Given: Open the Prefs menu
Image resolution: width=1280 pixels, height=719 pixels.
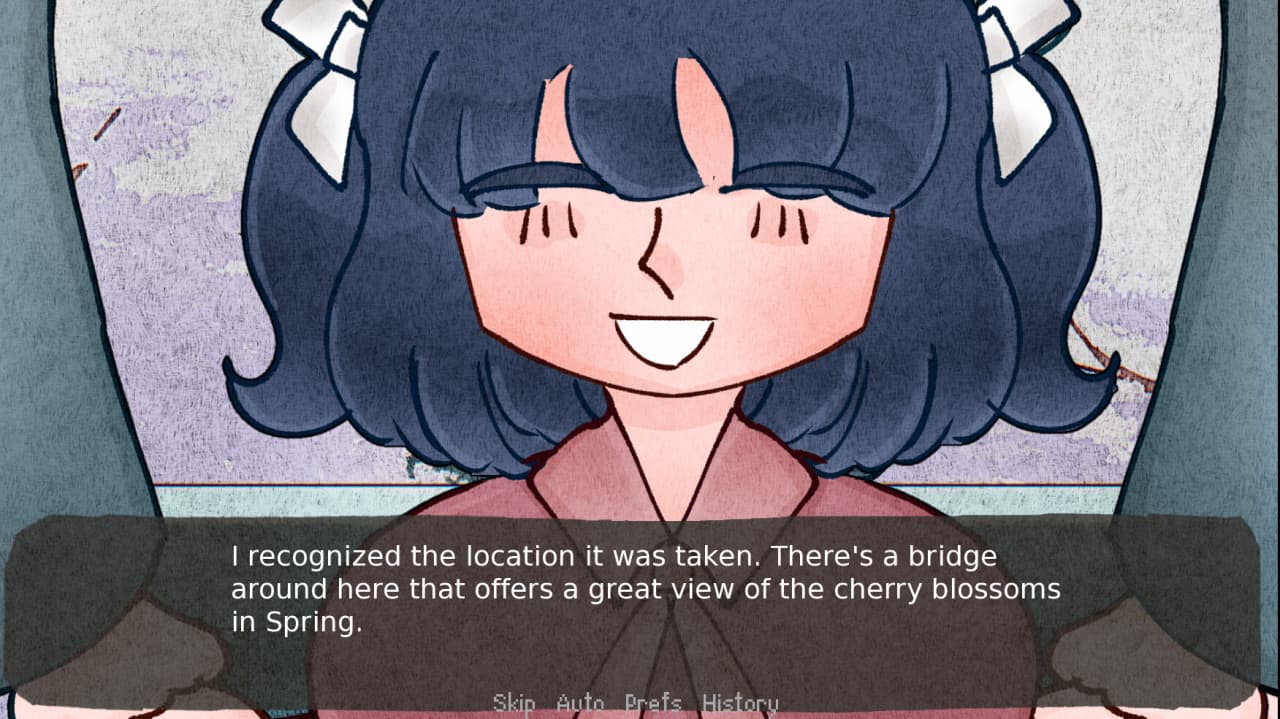Looking at the screenshot, I should (x=653, y=704).
